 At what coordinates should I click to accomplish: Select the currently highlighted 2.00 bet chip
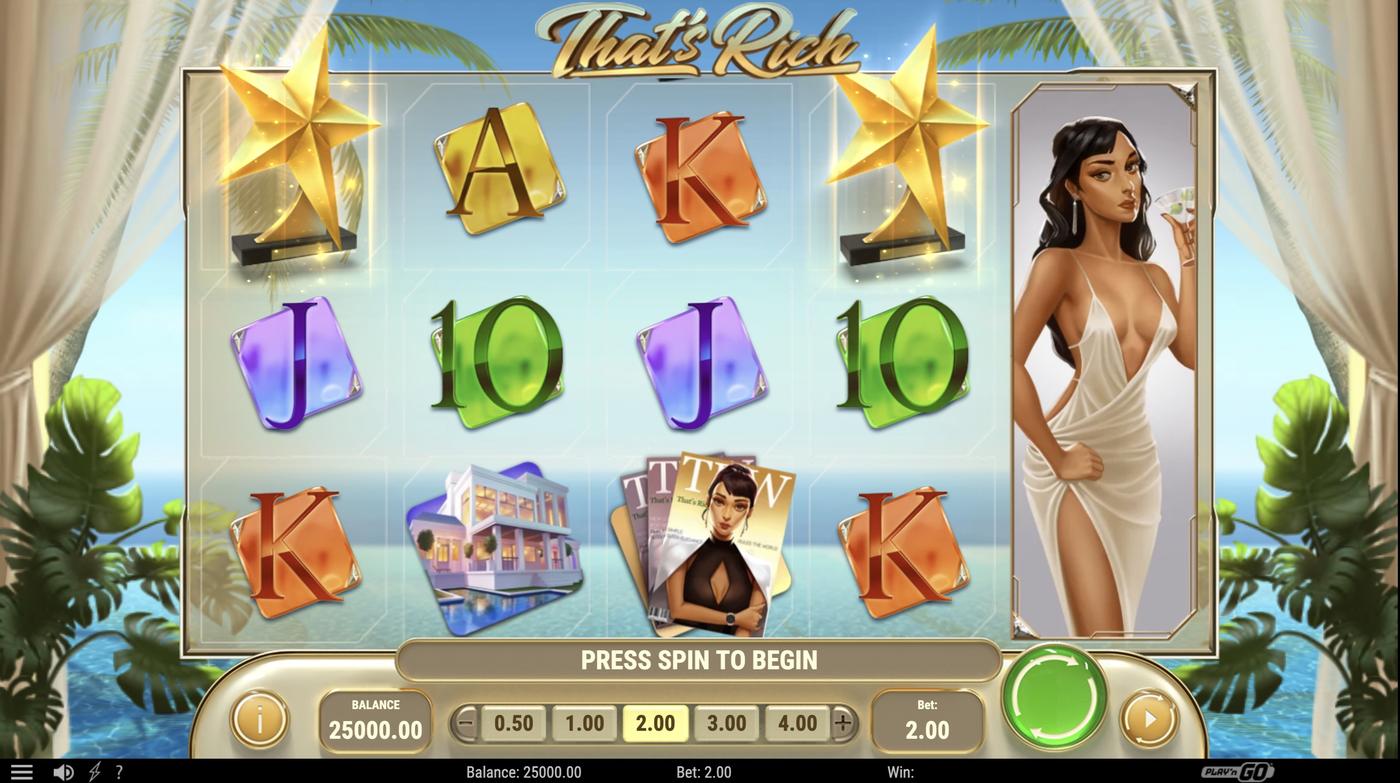tap(655, 721)
